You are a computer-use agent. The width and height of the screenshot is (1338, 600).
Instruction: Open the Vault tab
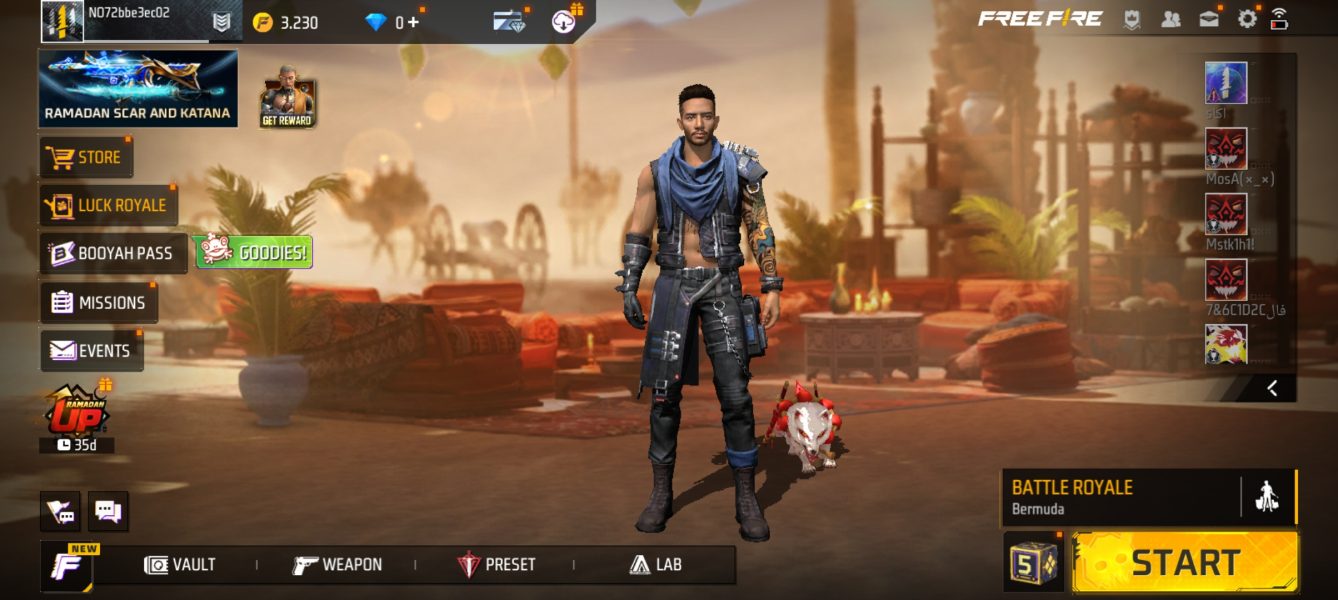[x=180, y=565]
